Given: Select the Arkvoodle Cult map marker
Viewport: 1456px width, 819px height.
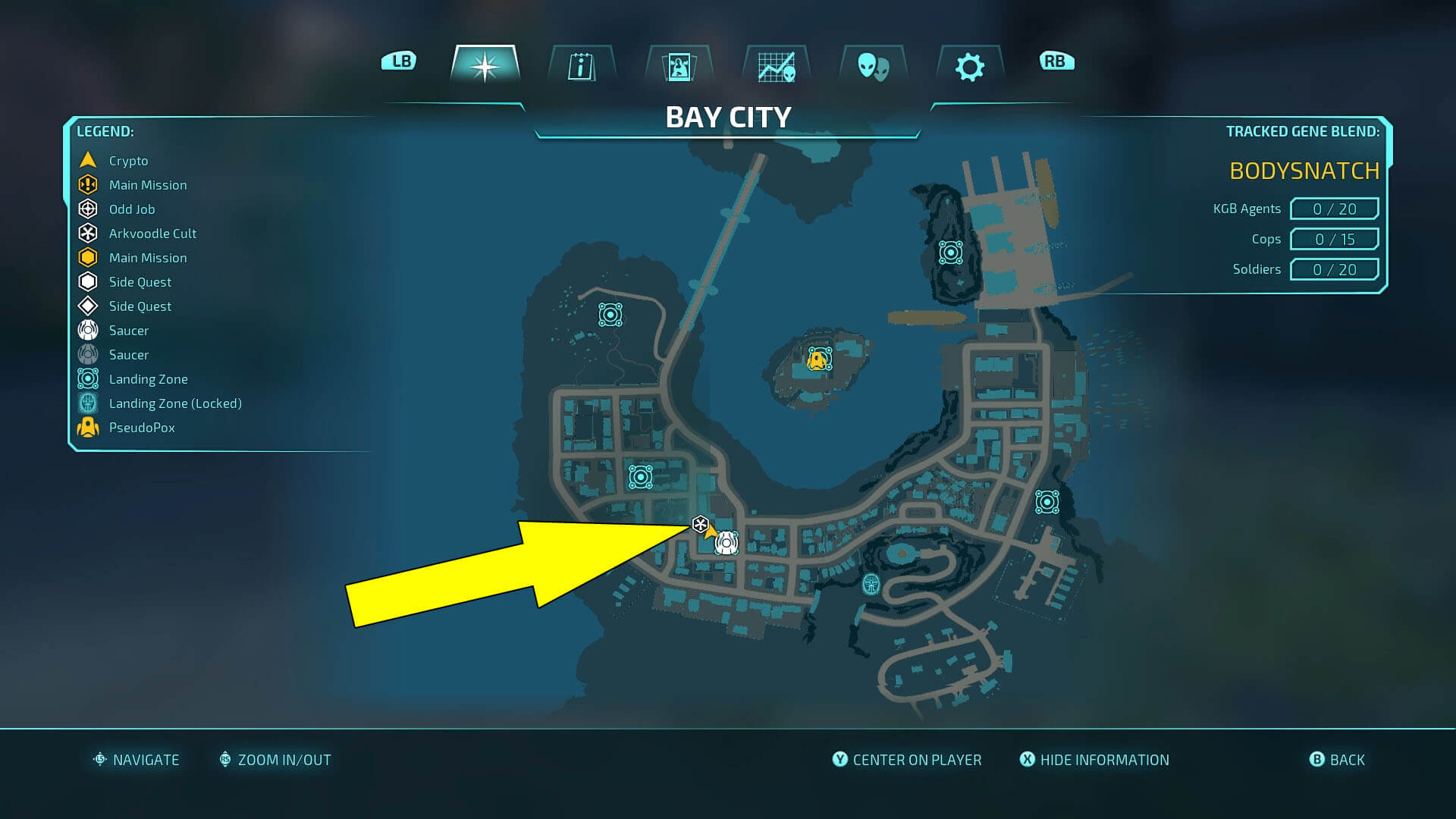Looking at the screenshot, I should coord(700,524).
